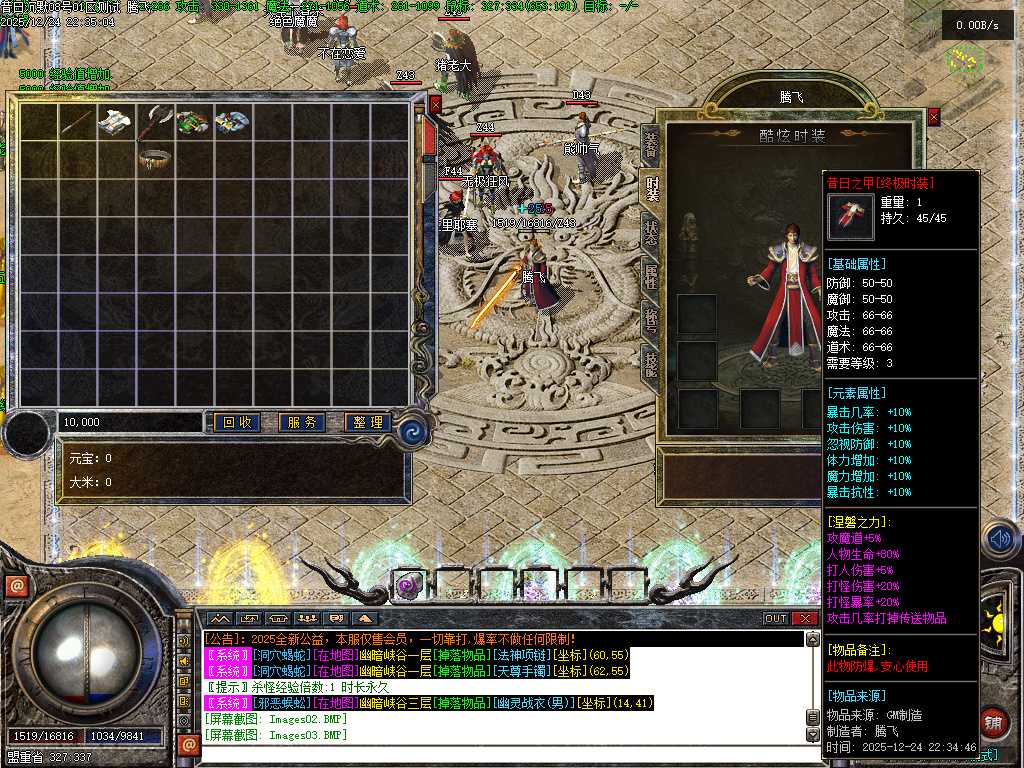This screenshot has height=768, width=1024.
Task: Click the OUT button on the chat bar
Action: (x=776, y=618)
